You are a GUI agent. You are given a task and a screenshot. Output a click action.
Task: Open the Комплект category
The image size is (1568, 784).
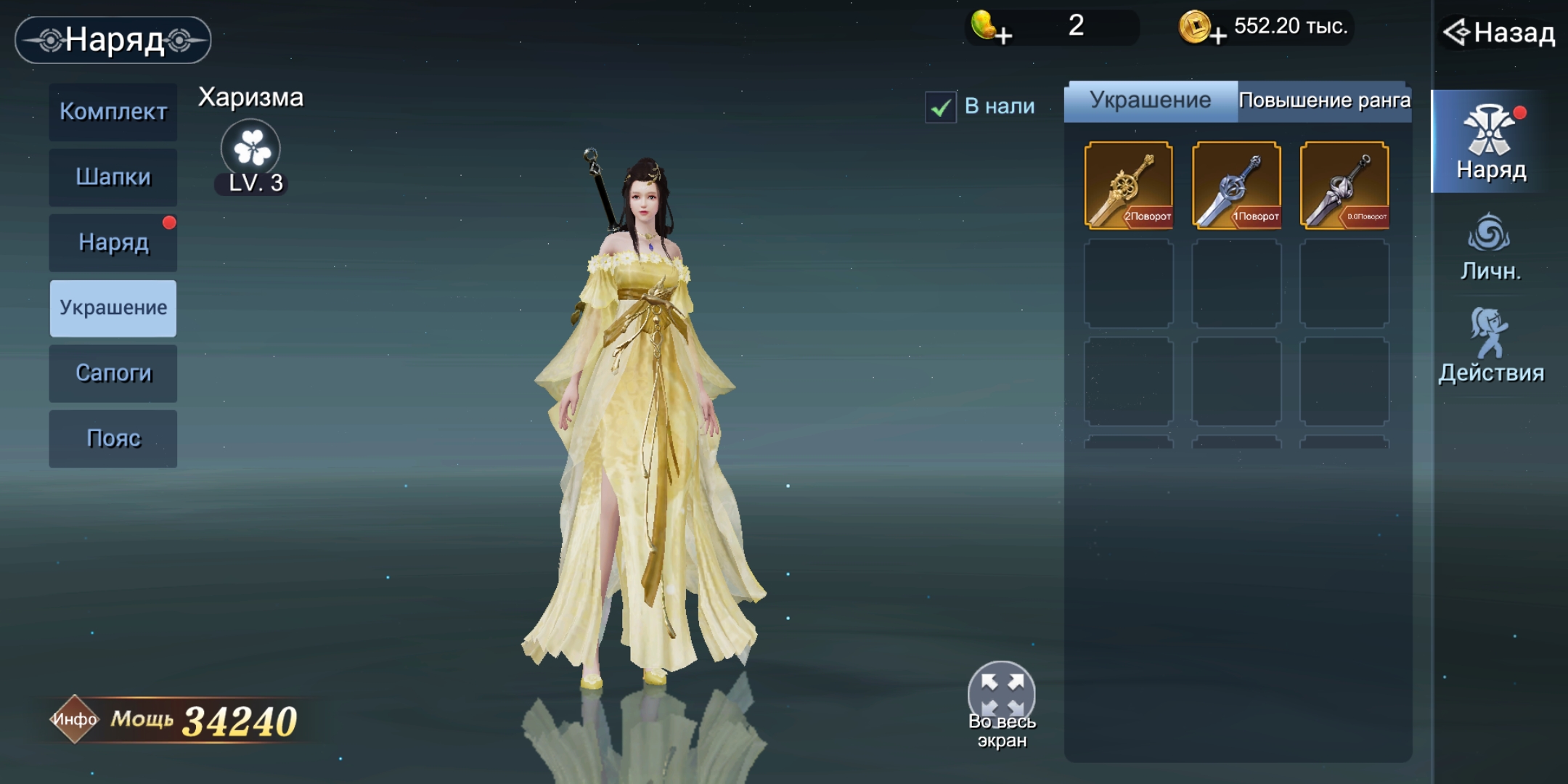point(113,112)
